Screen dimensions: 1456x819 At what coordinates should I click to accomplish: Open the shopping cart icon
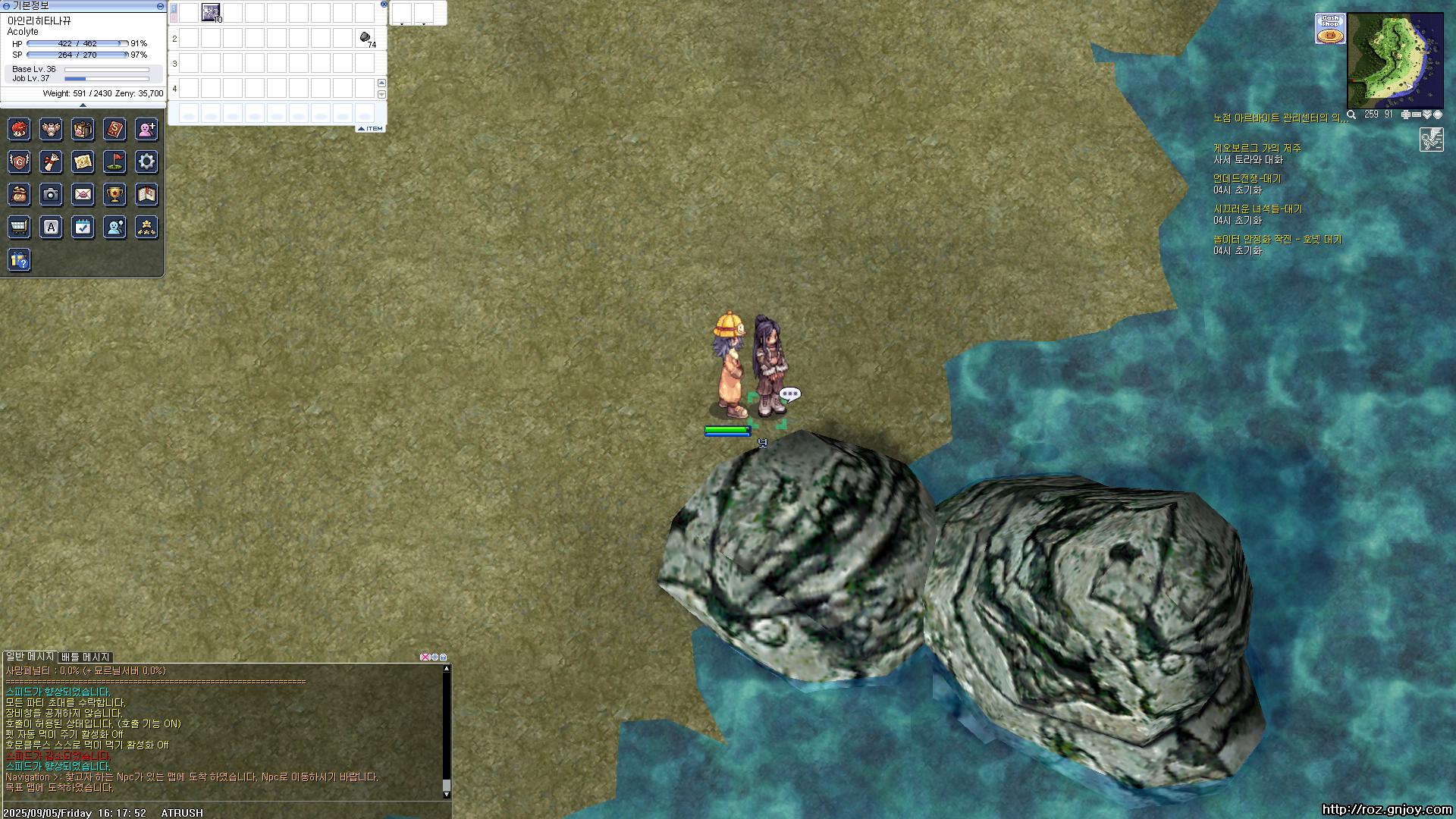click(x=19, y=227)
